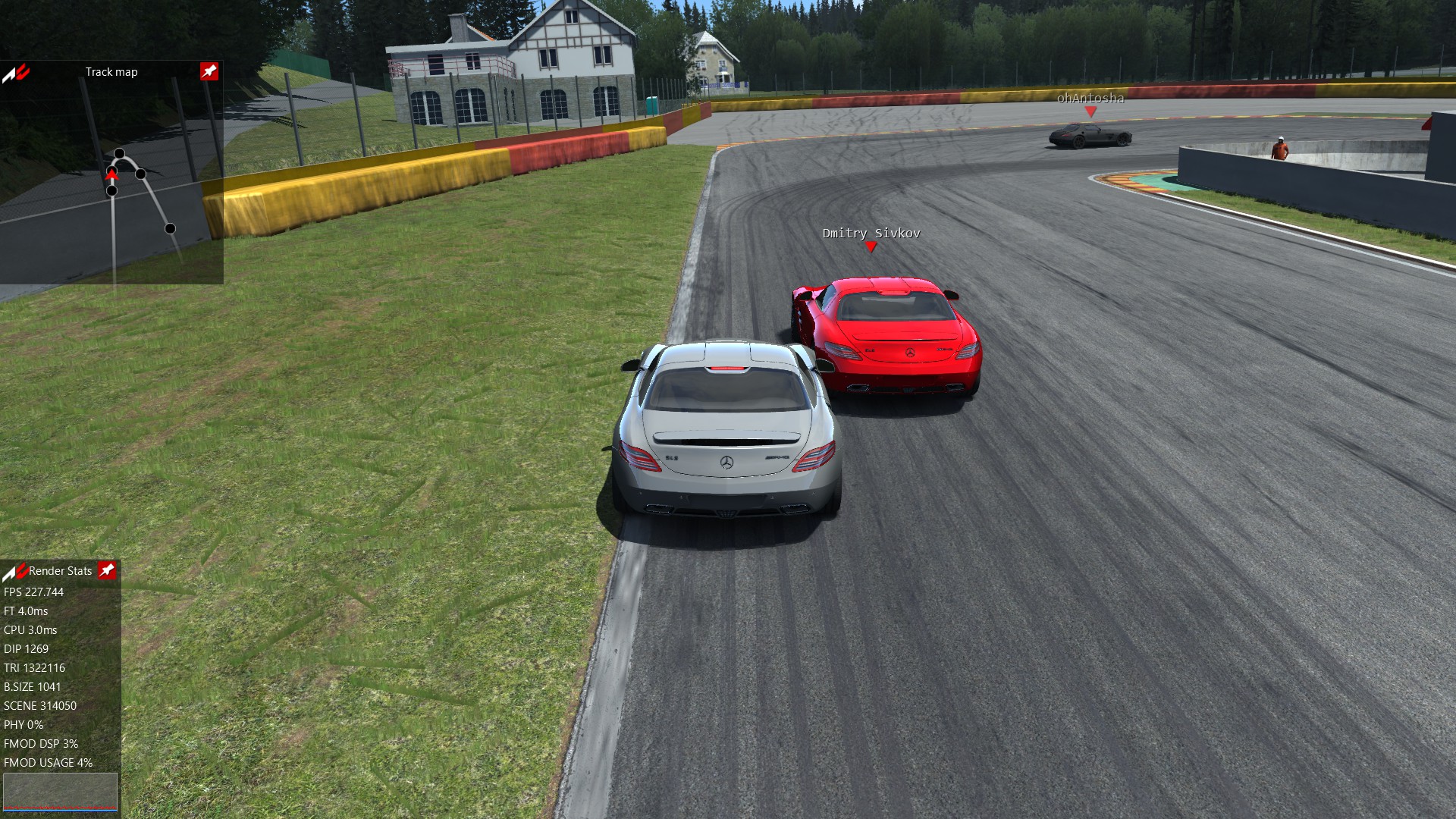
Task: Click the render stats graph box
Action: pyautogui.click(x=60, y=792)
